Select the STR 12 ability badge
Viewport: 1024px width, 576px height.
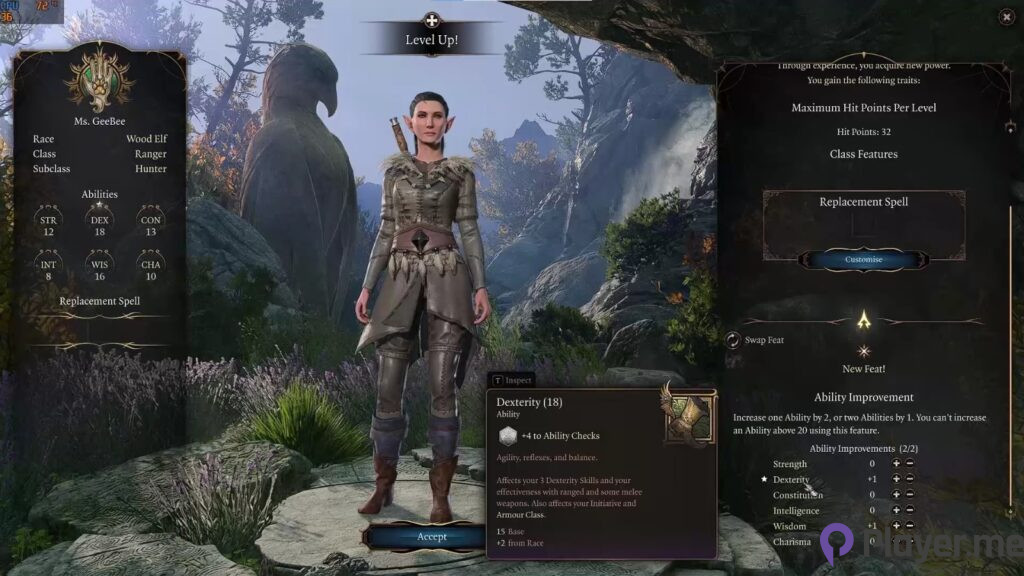pyautogui.click(x=48, y=225)
